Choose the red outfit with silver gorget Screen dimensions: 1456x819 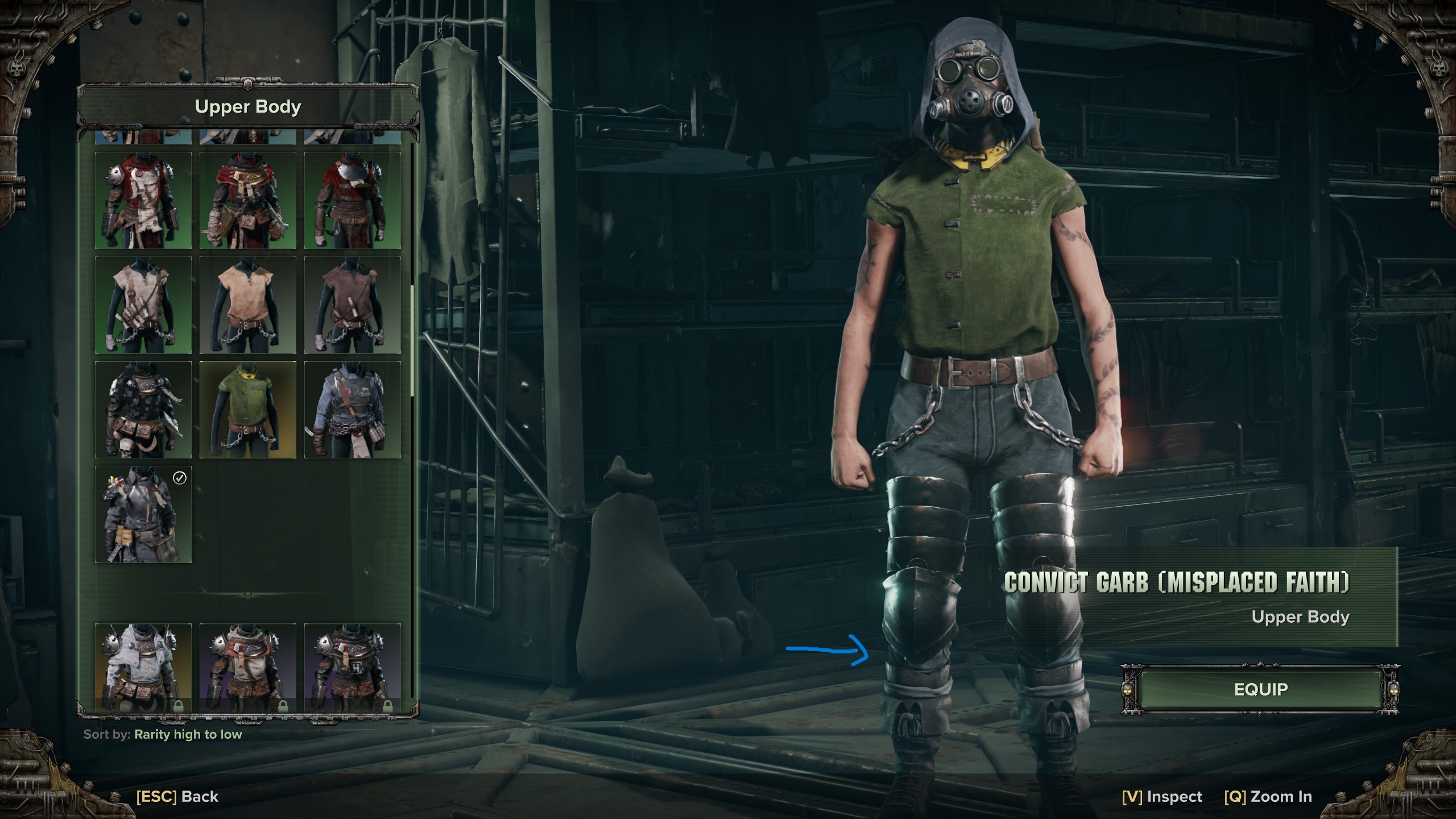(353, 200)
